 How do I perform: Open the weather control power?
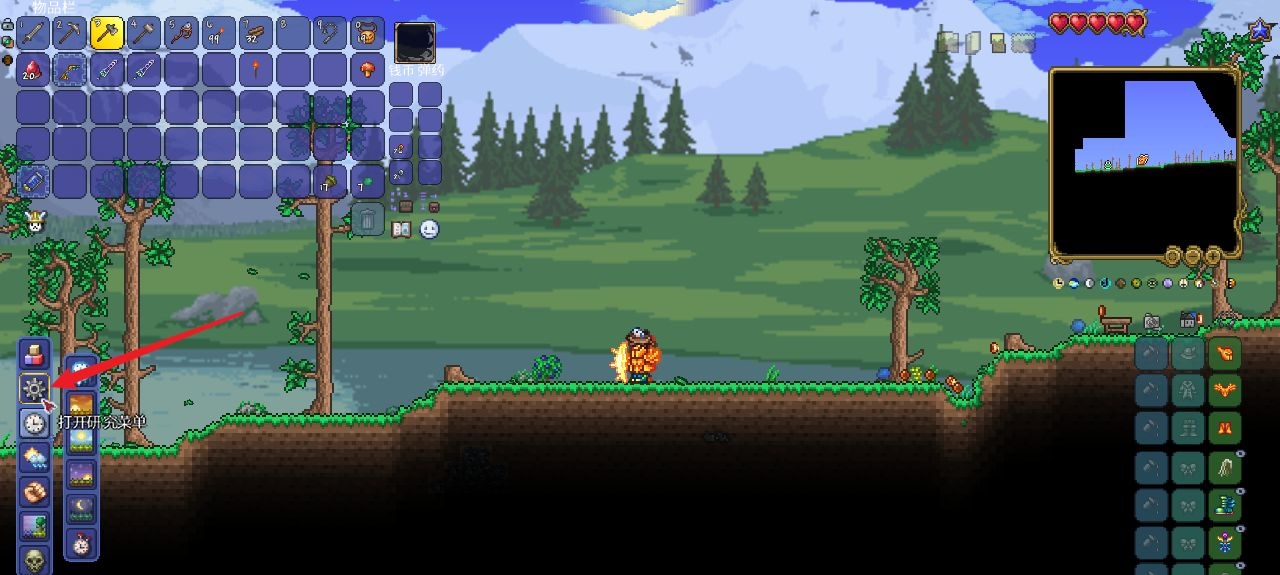35,458
